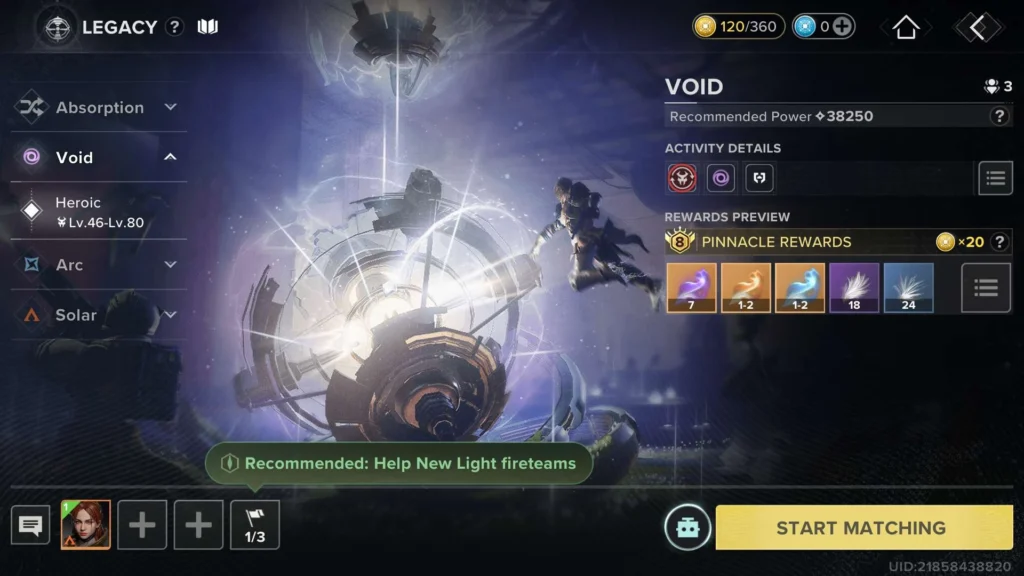Select the Heroic difficulty Lv.46-Lv.80
The height and width of the screenshot is (576, 1024).
point(98,212)
